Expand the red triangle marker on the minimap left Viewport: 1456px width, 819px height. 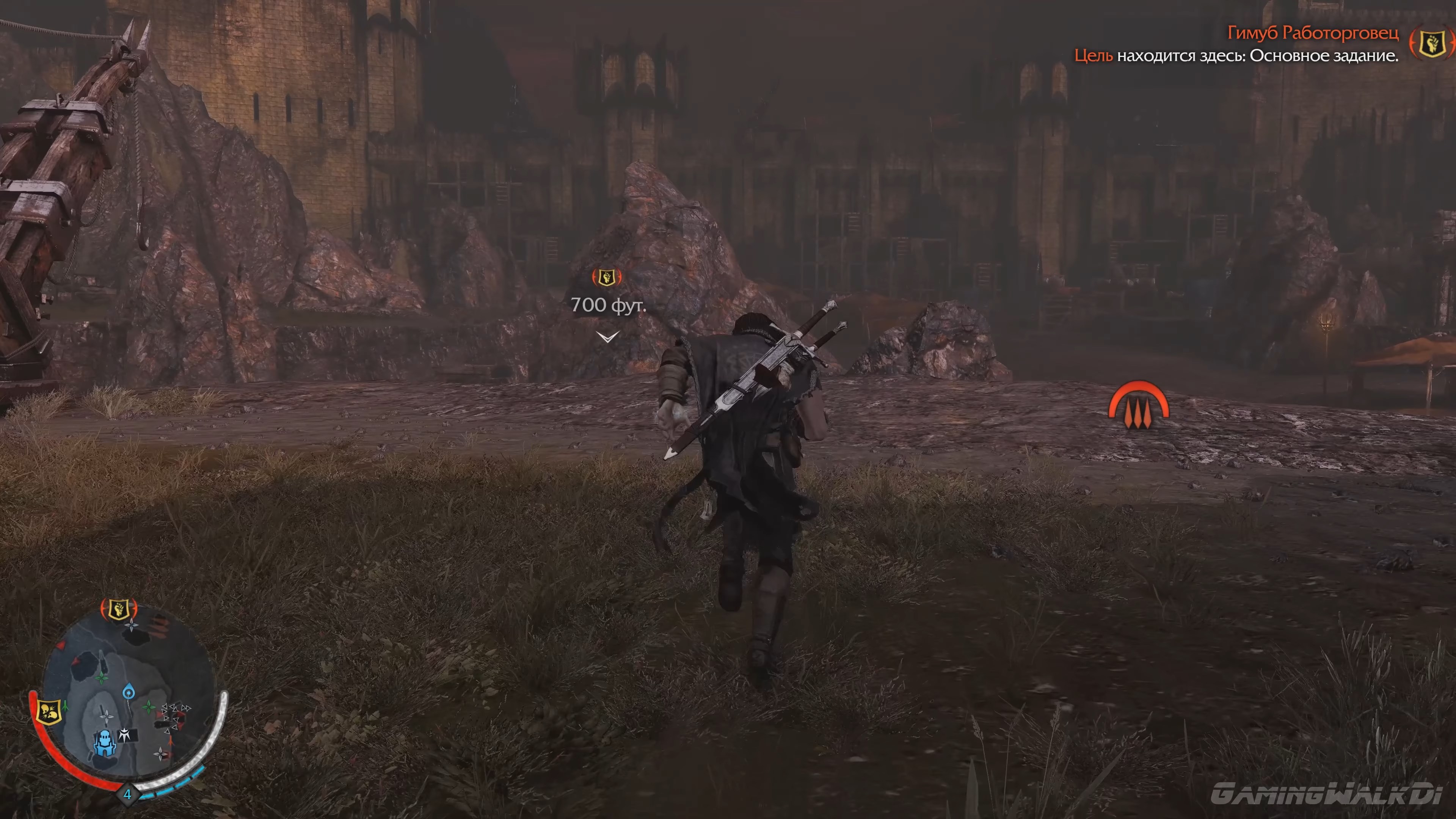(x=61, y=645)
